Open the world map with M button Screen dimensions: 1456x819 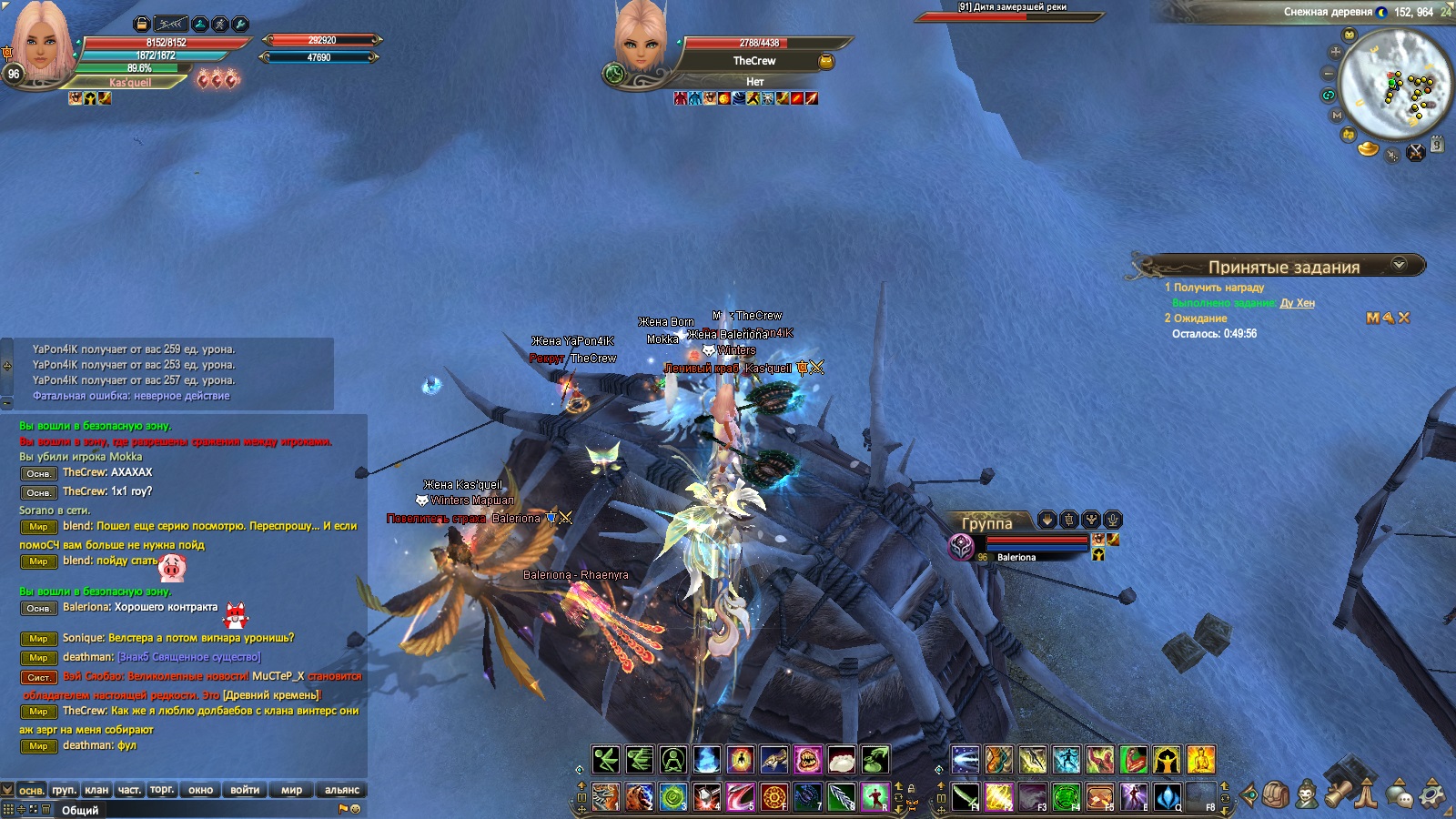tap(1337, 116)
